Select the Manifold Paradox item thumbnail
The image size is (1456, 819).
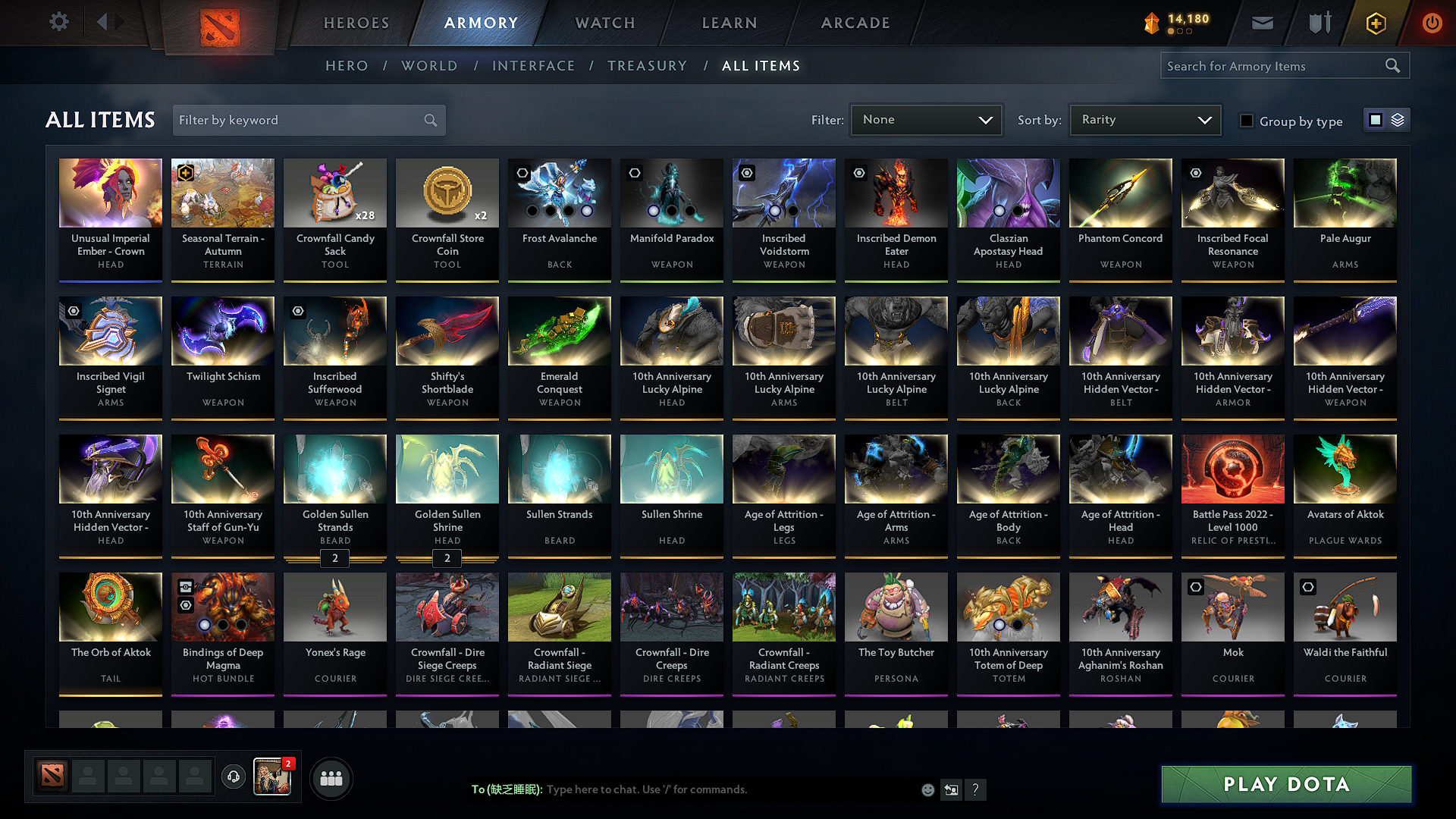click(x=671, y=193)
